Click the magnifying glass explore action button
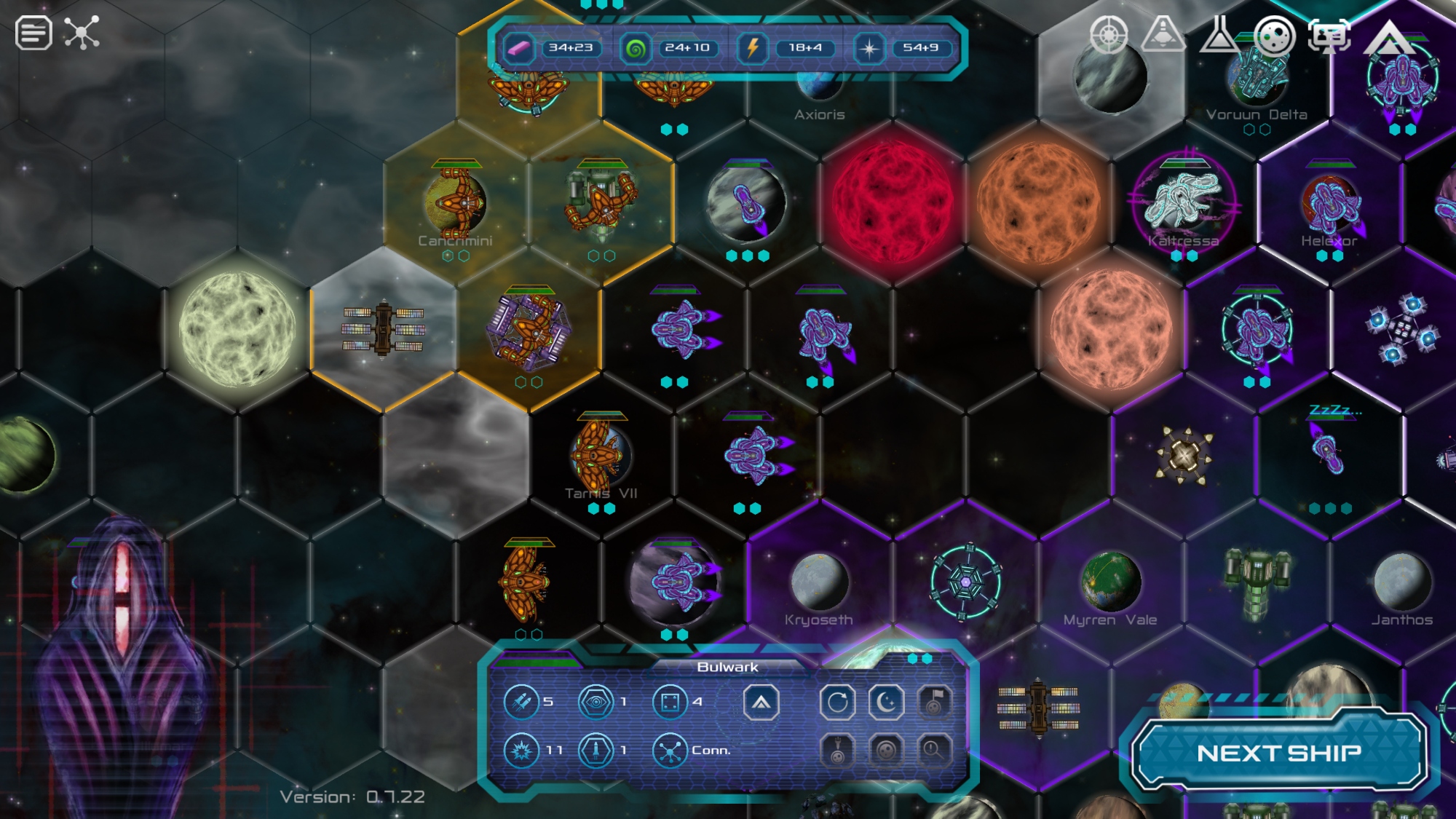The width and height of the screenshot is (1456, 819). pos(934,750)
